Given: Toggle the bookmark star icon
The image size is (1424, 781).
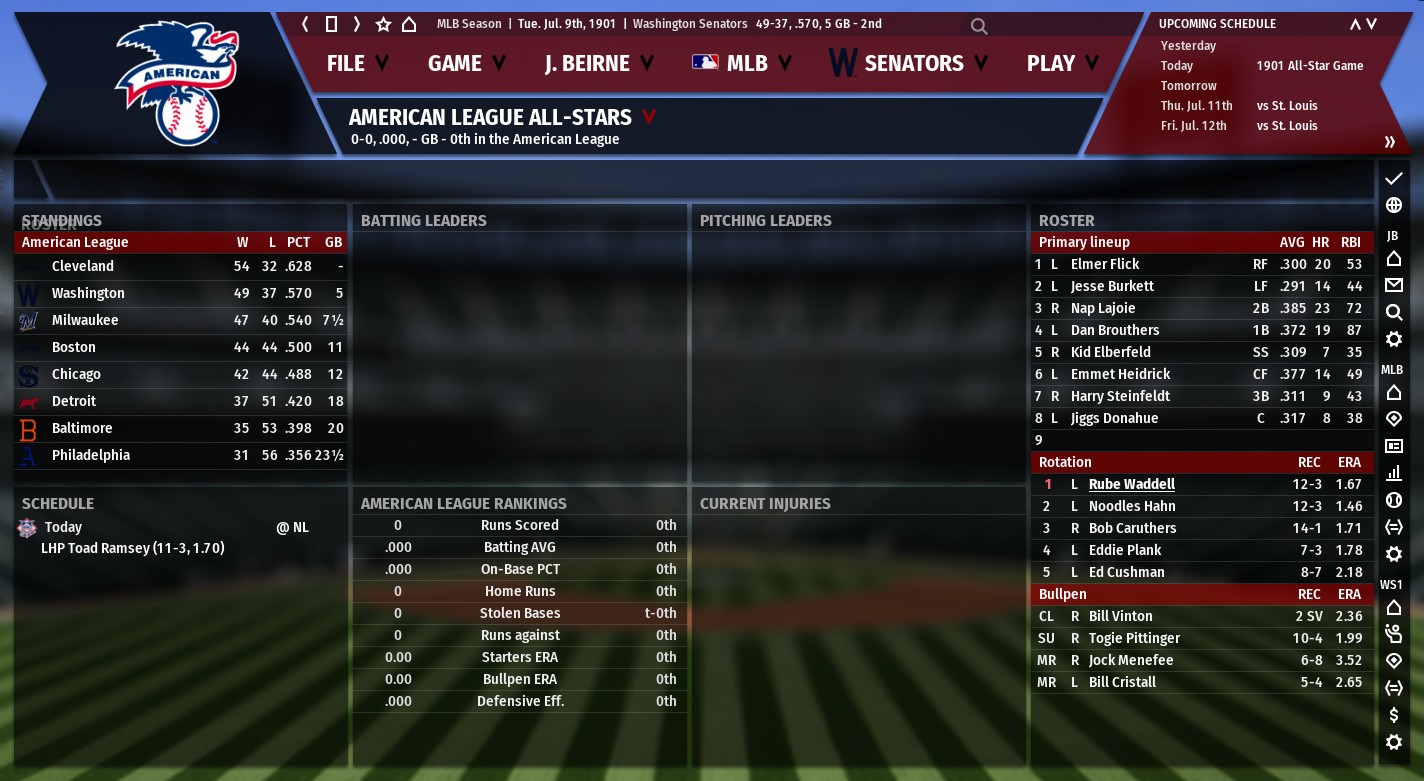Looking at the screenshot, I should coord(383,24).
